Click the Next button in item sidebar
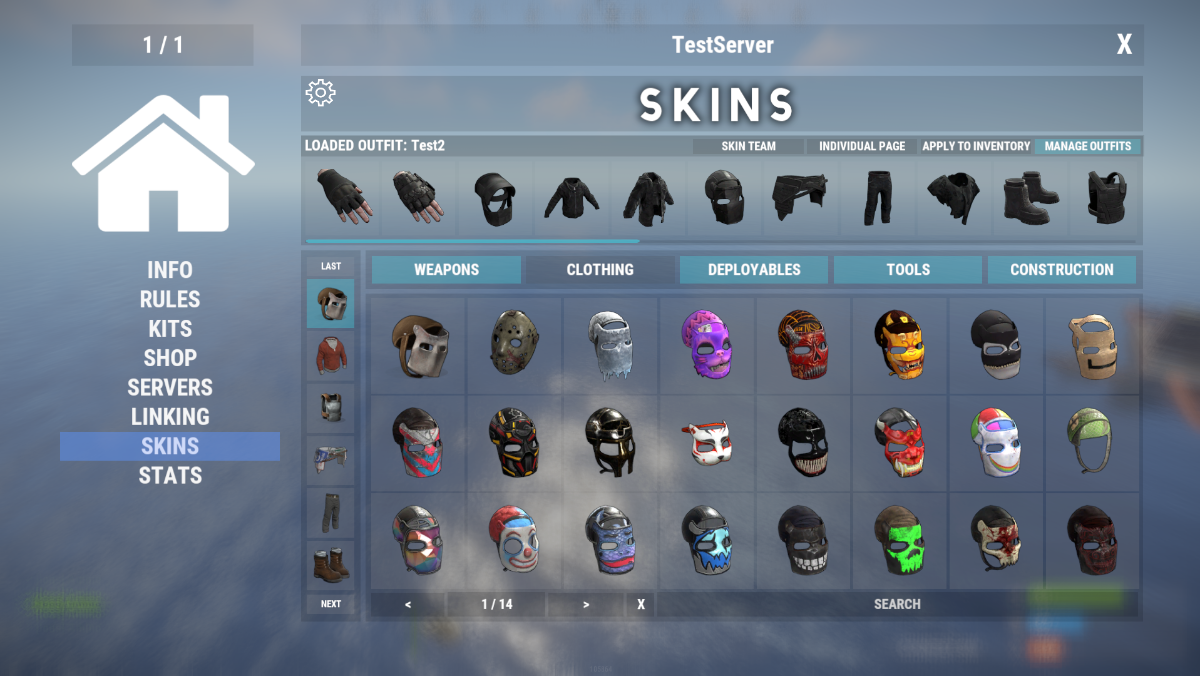This screenshot has width=1200, height=676. (x=330, y=604)
